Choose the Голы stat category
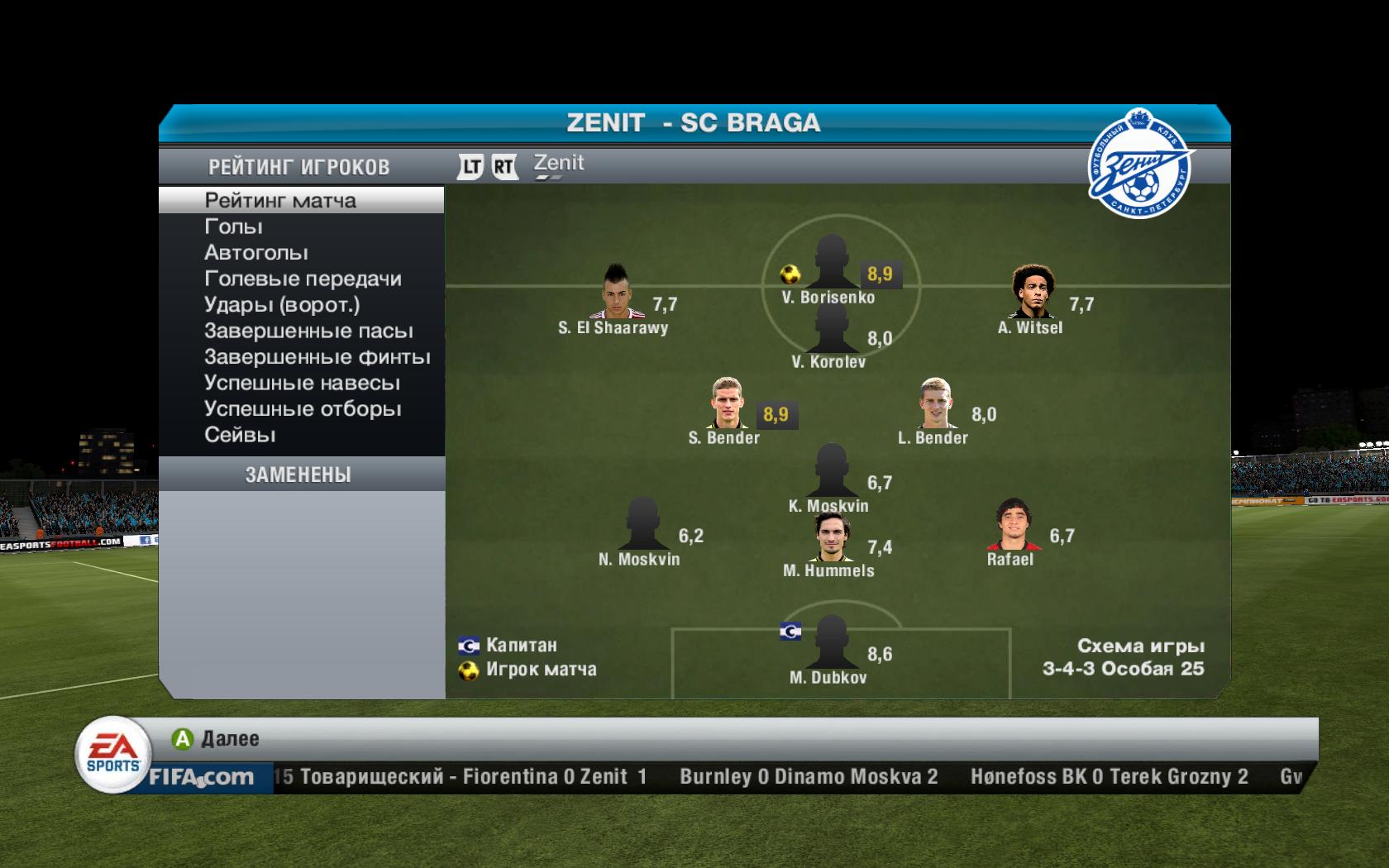The height and width of the screenshot is (868, 1389). (233, 227)
